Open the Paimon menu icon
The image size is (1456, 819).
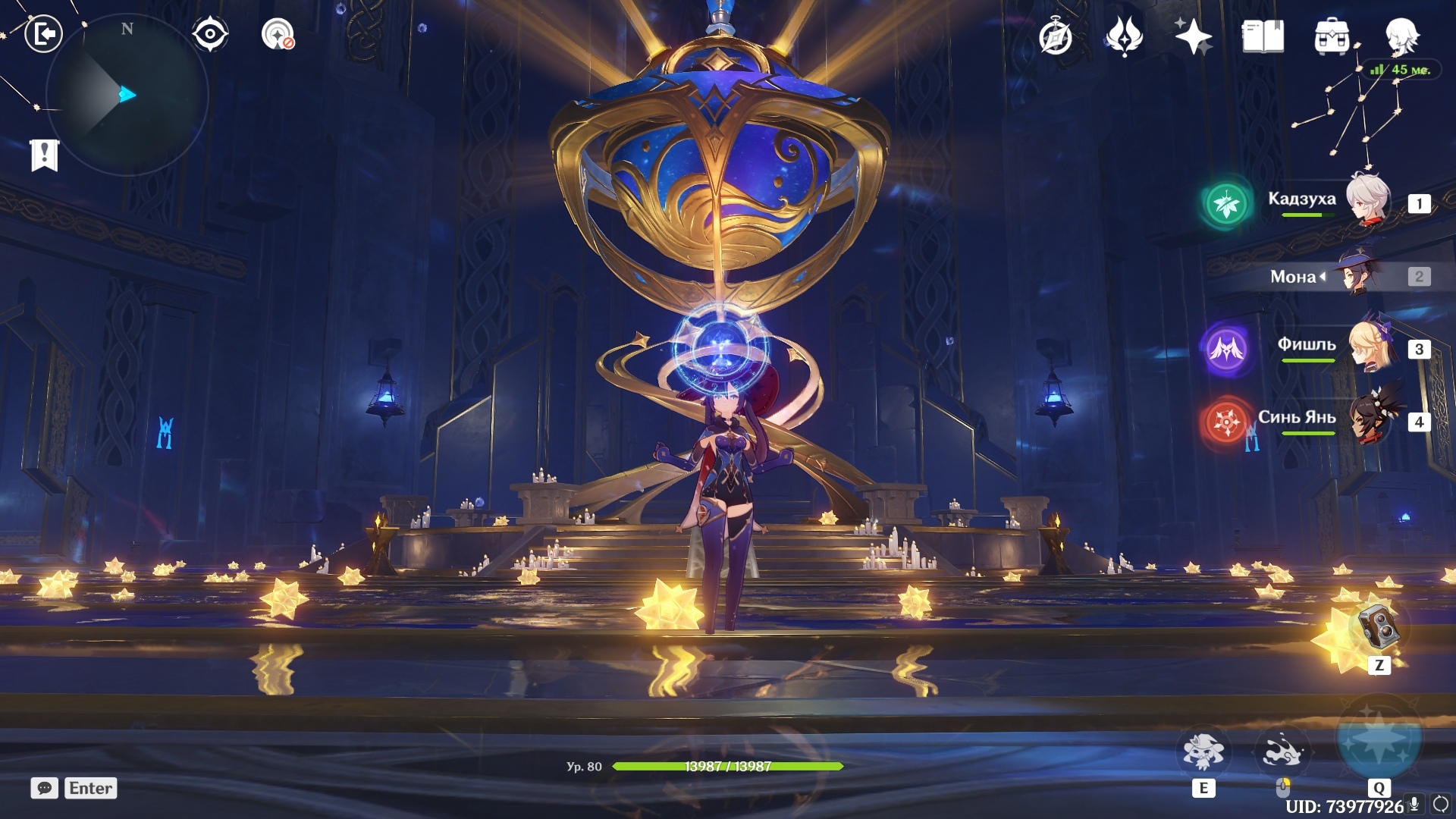(1401, 35)
